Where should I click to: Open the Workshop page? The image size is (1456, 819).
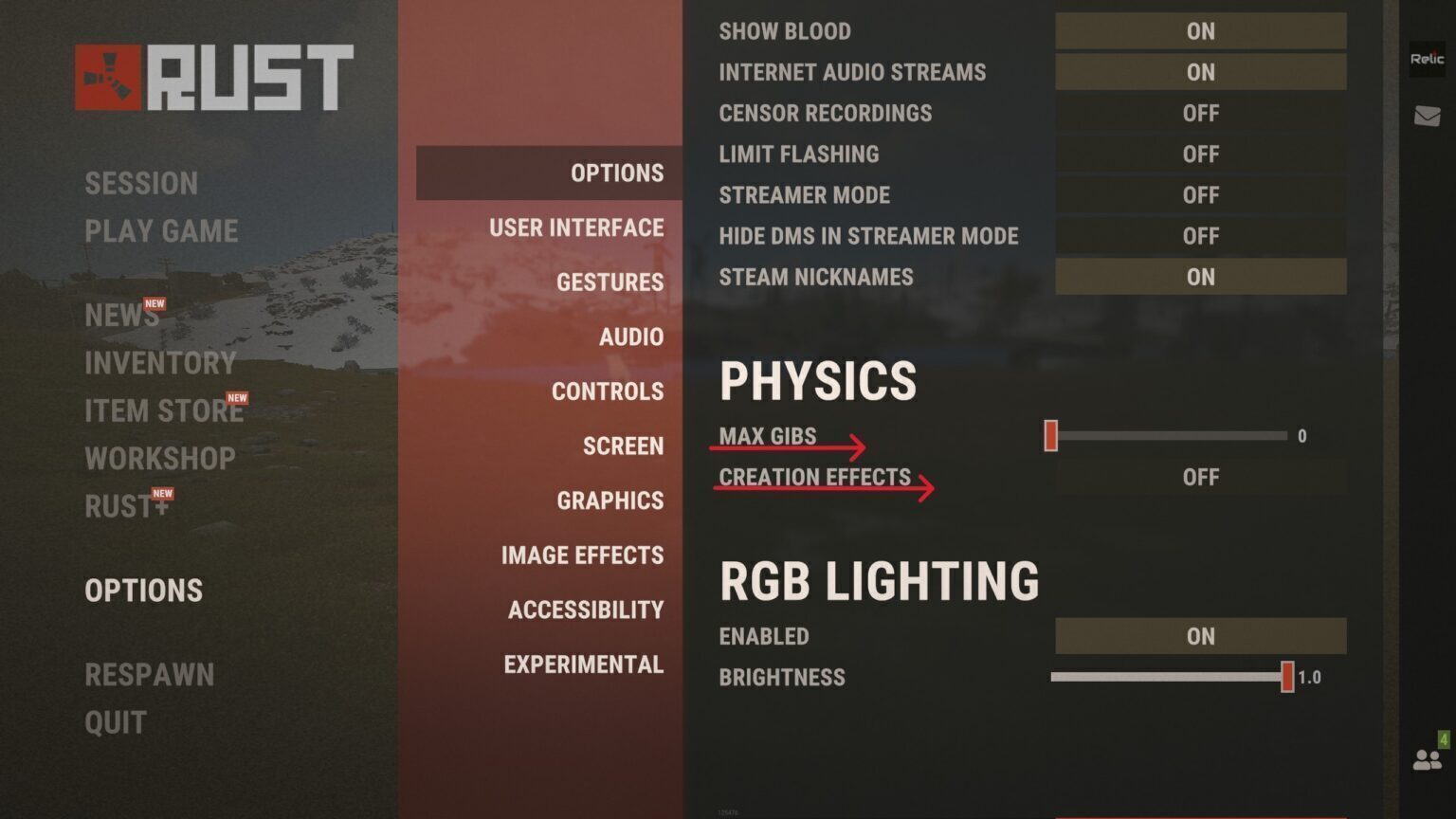point(160,459)
